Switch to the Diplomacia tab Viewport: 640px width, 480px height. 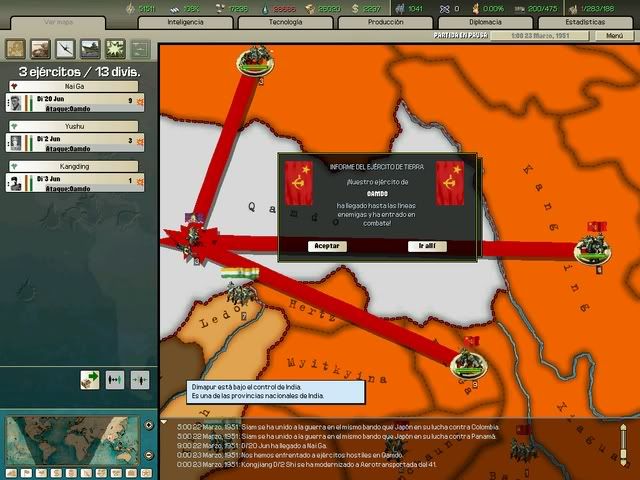486,21
